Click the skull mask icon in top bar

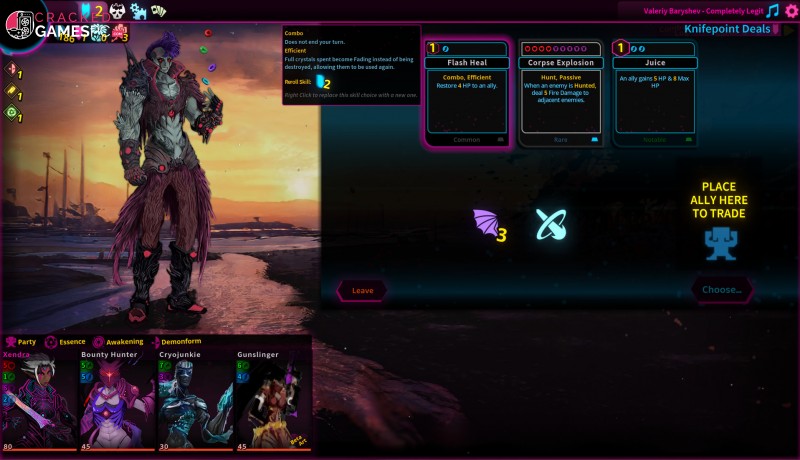click(117, 10)
